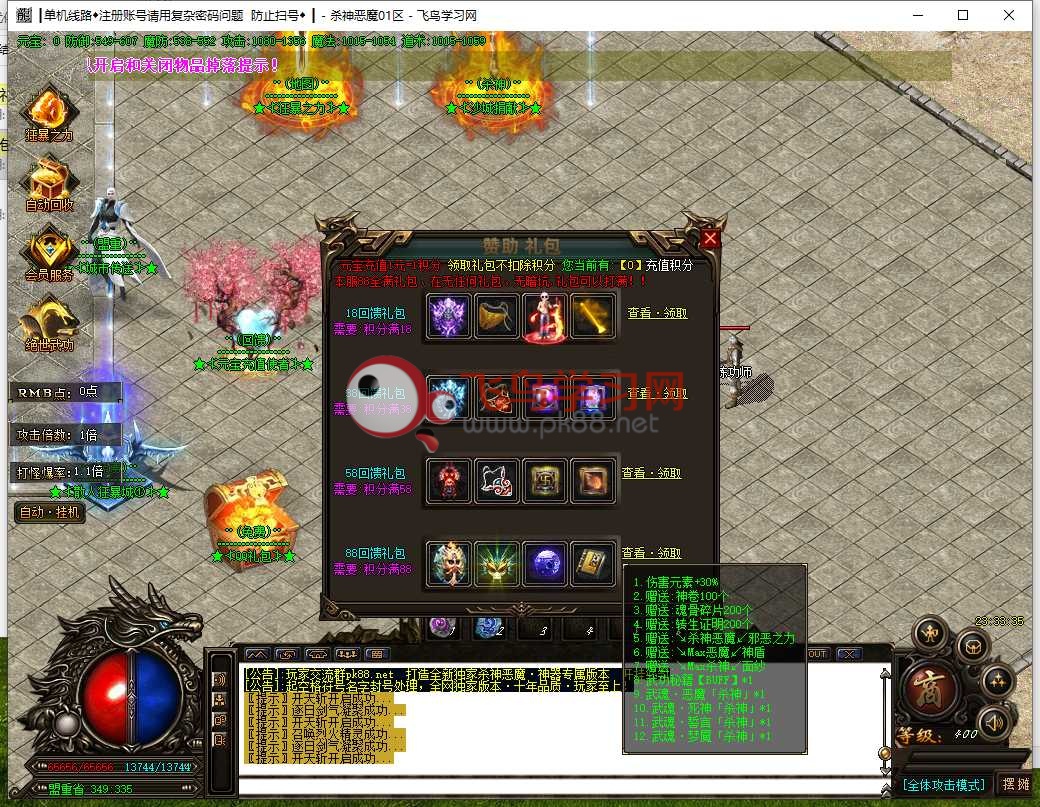Viewport: 1040px width, 807px height.
Task: Close the 赞助礼包 sponsor gift window
Action: click(710, 239)
